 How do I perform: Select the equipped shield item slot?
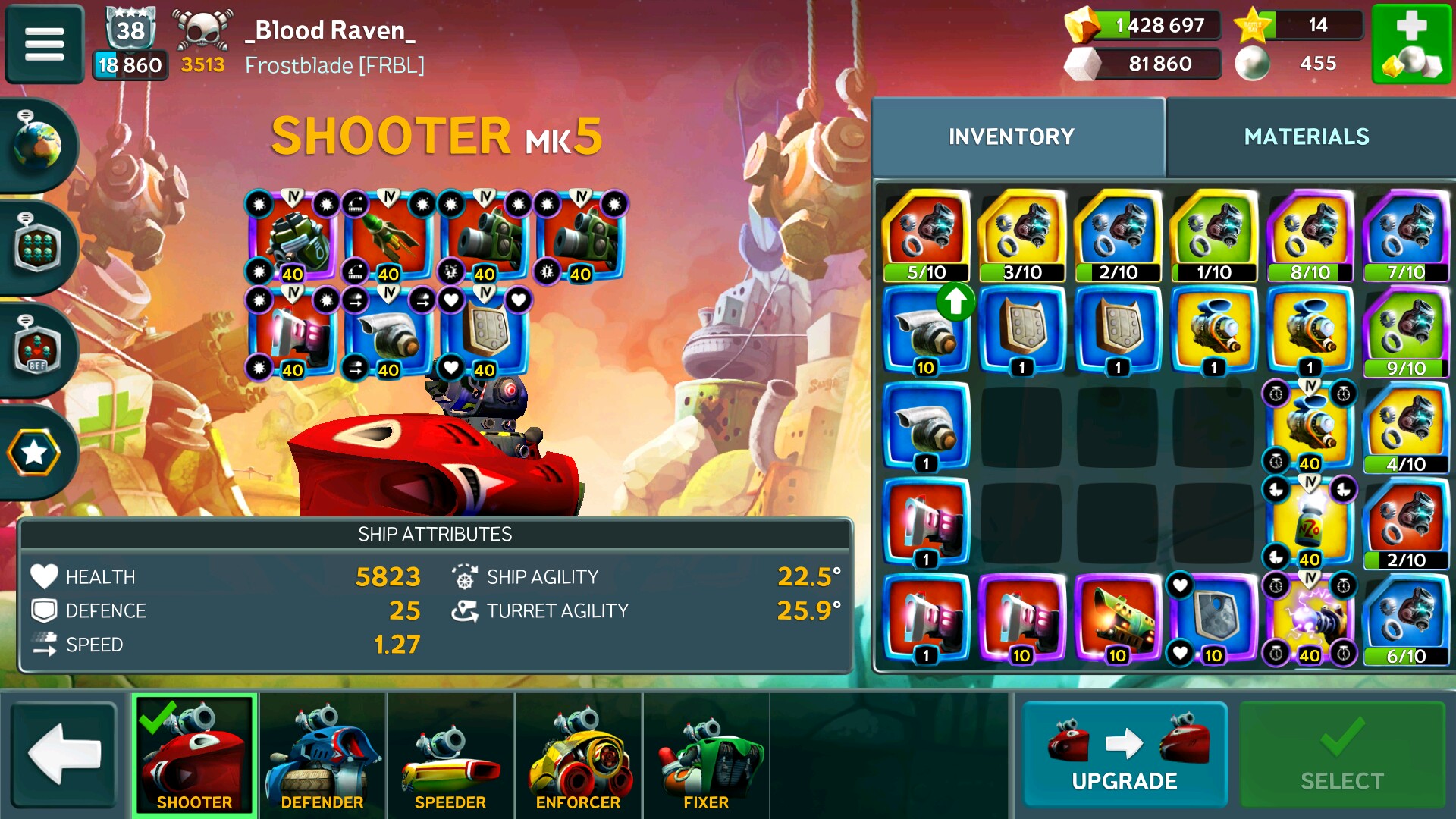tap(485, 331)
